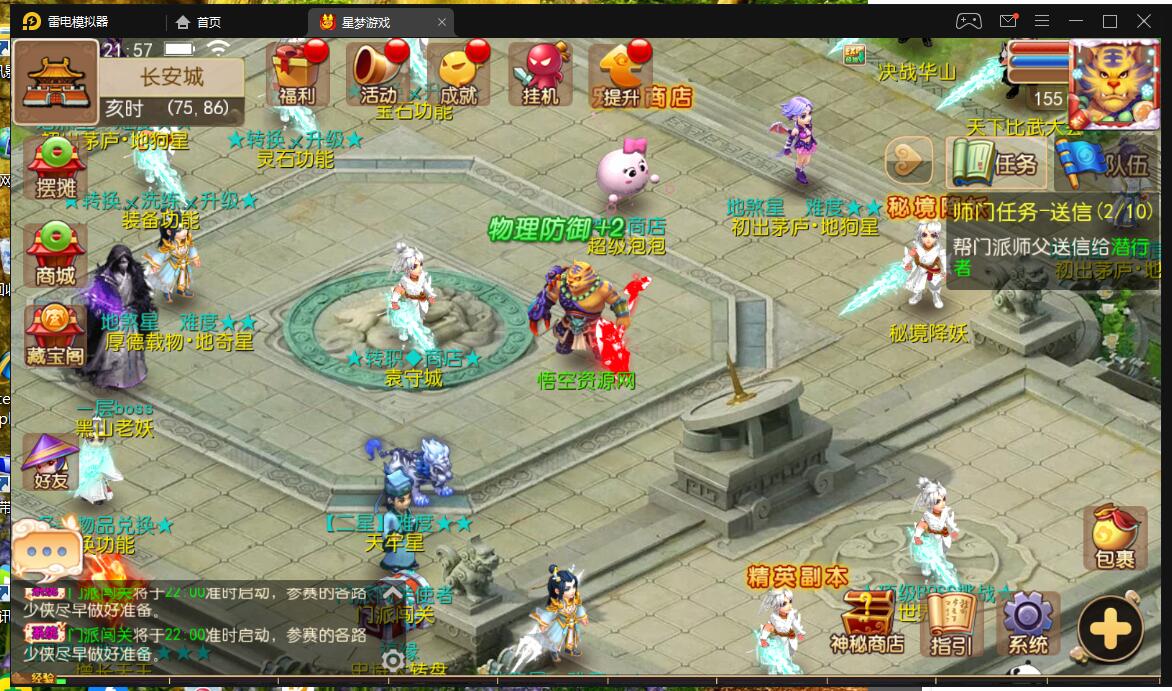This screenshot has width=1172, height=691.
Task: Expand the golden plus menu button
Action: coord(1110,629)
